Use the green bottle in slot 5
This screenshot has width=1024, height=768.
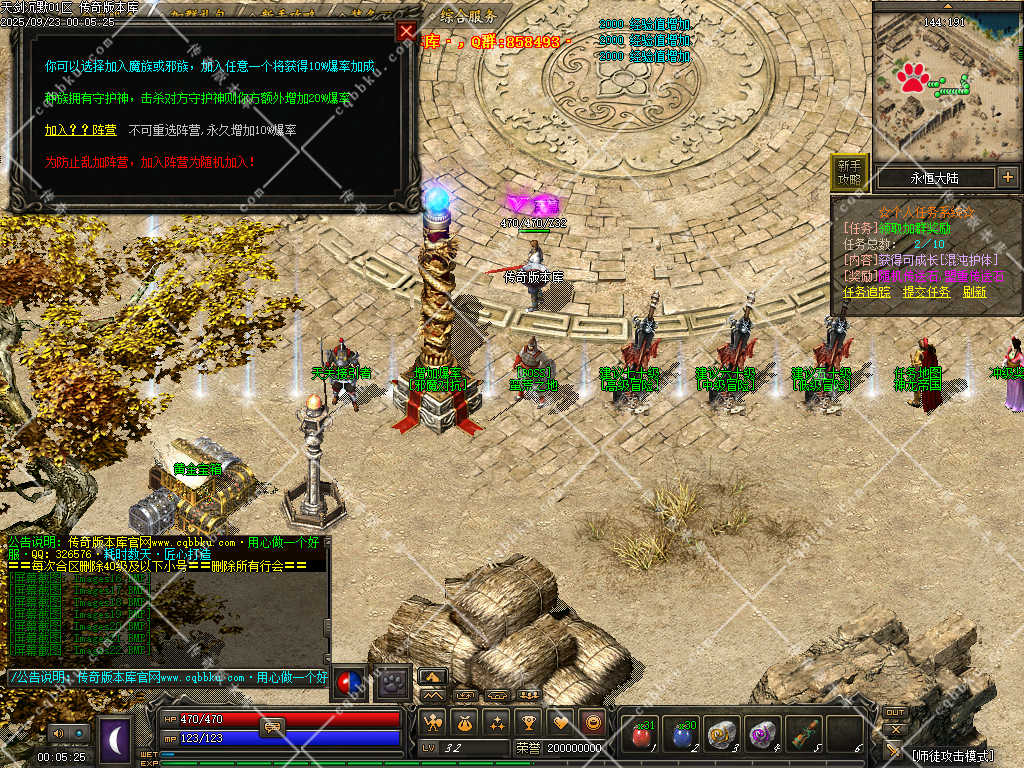tap(804, 735)
